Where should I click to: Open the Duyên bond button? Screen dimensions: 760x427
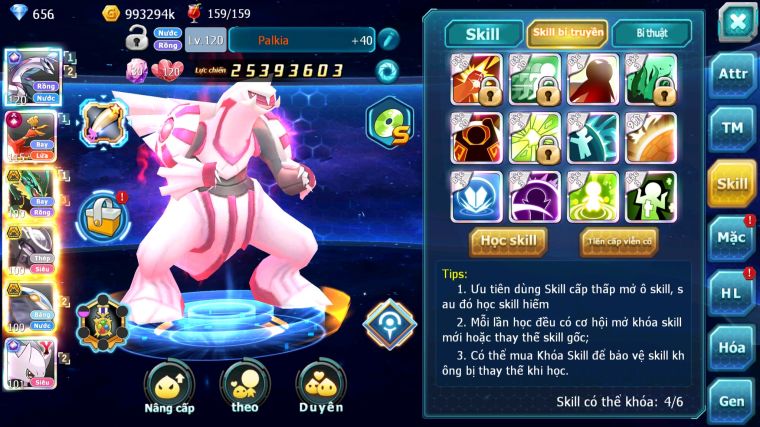(x=320, y=385)
